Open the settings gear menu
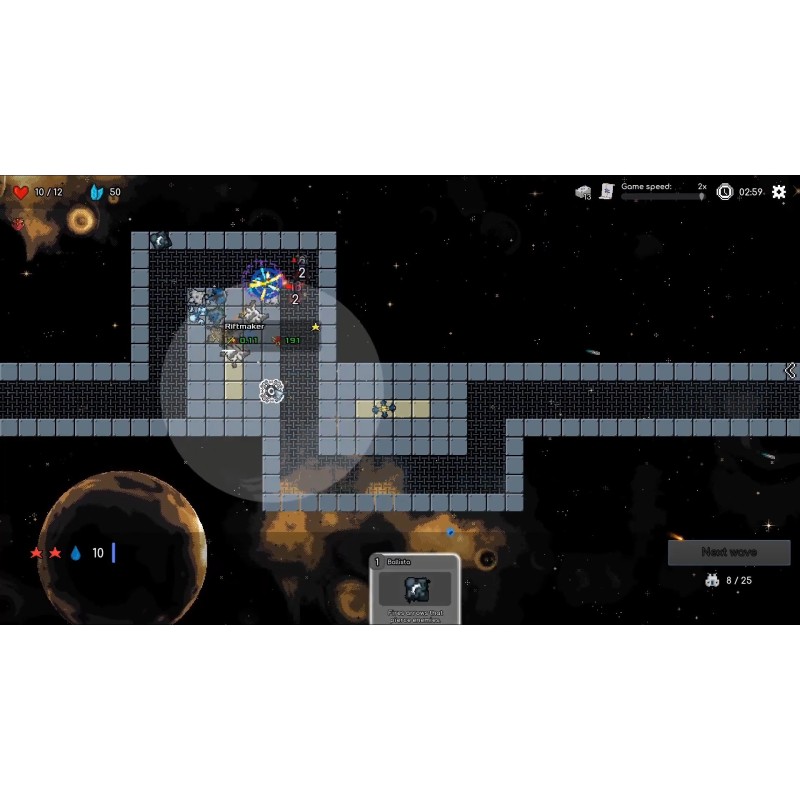 click(779, 192)
